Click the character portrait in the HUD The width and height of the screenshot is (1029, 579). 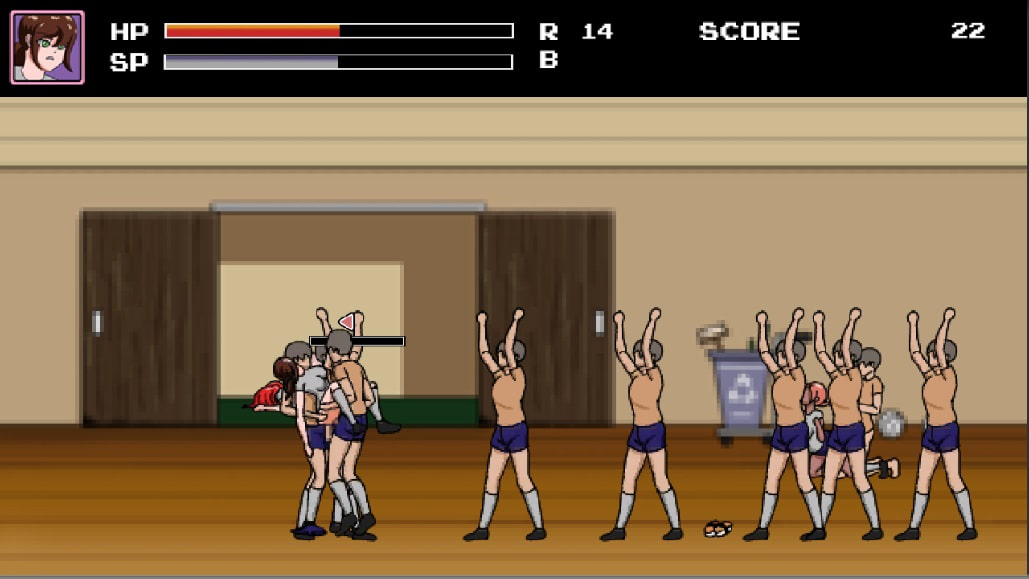coord(47,47)
